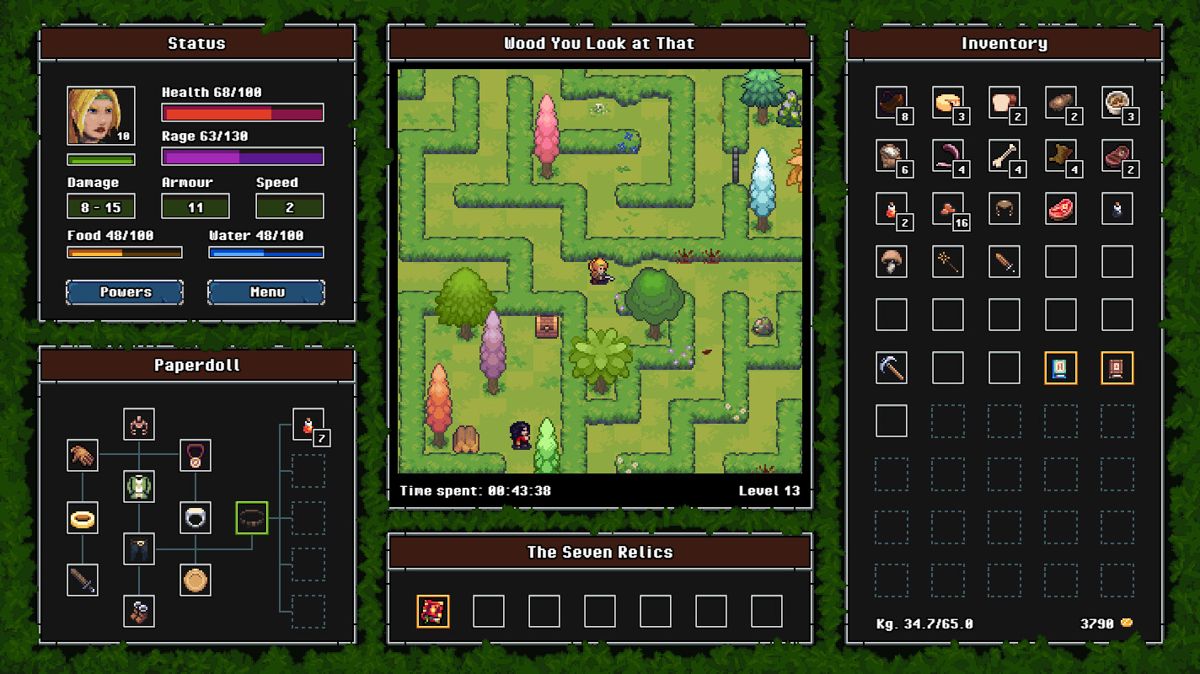Open the Menu button
Image resolution: width=1200 pixels, height=674 pixels.
266,292
